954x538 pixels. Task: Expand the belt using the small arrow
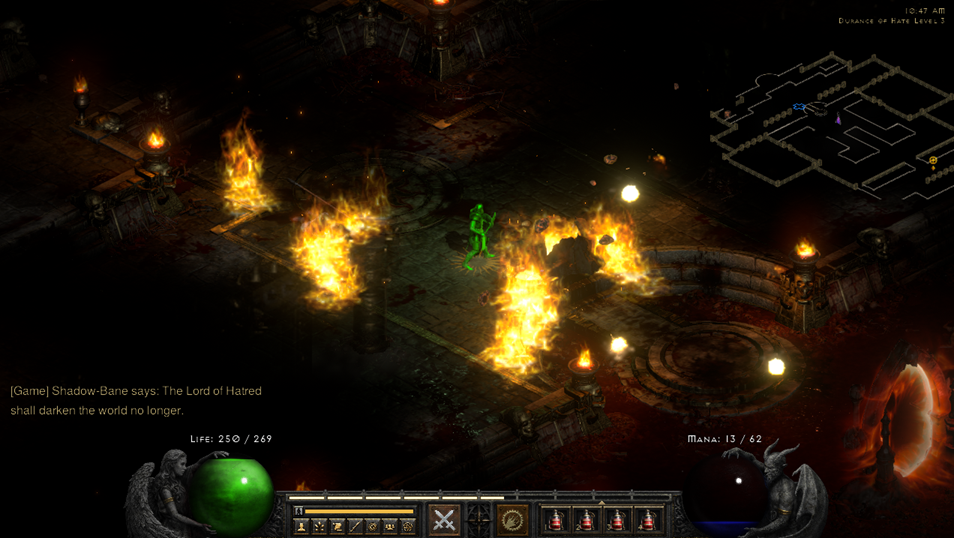point(601,503)
